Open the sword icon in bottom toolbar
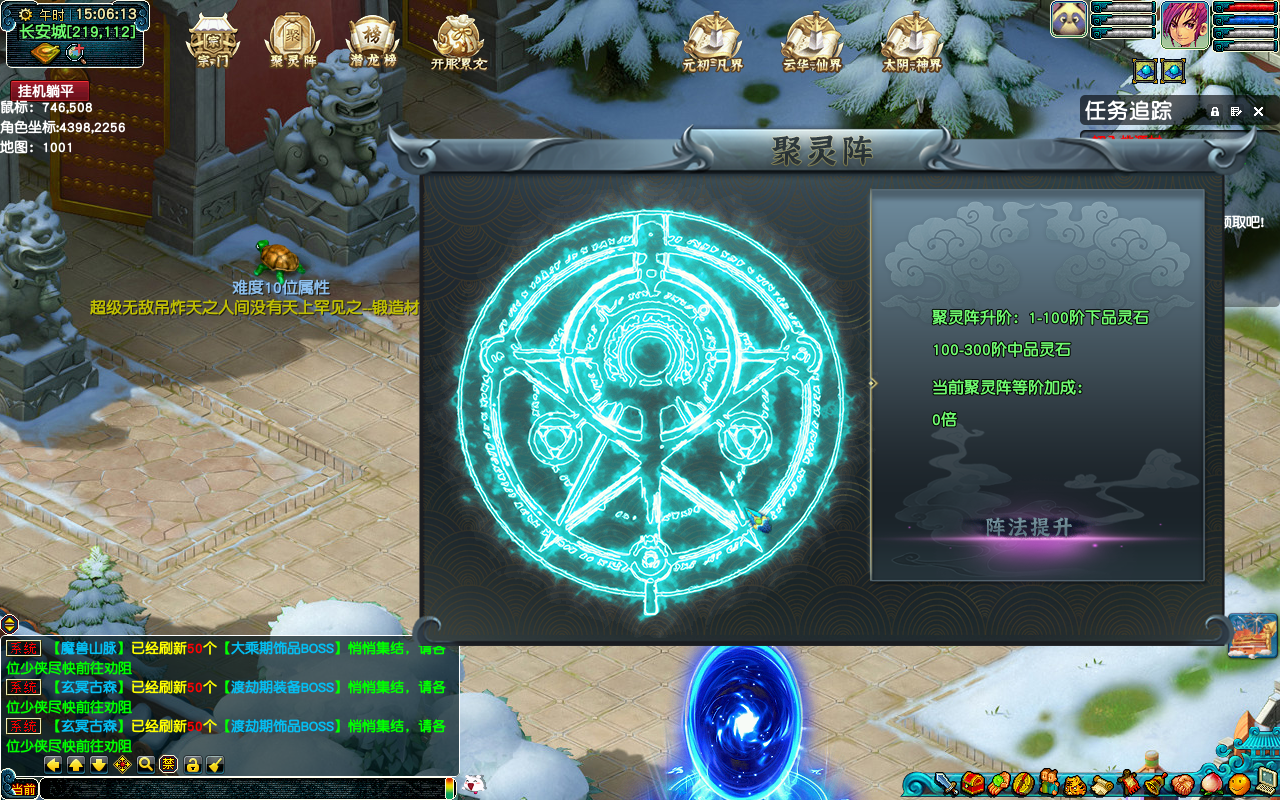The width and height of the screenshot is (1280, 800). tap(946, 783)
